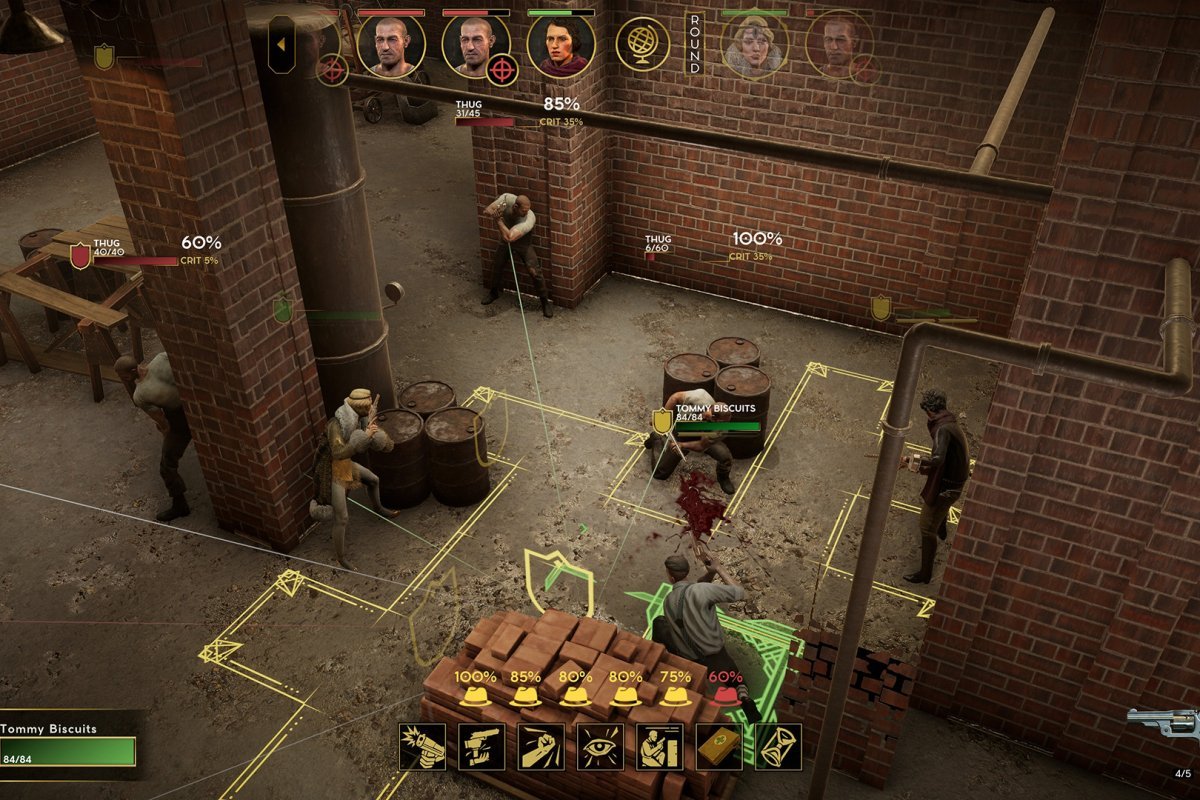Screen dimensions: 1200x800
Task: Use the medkit item
Action: point(719,747)
